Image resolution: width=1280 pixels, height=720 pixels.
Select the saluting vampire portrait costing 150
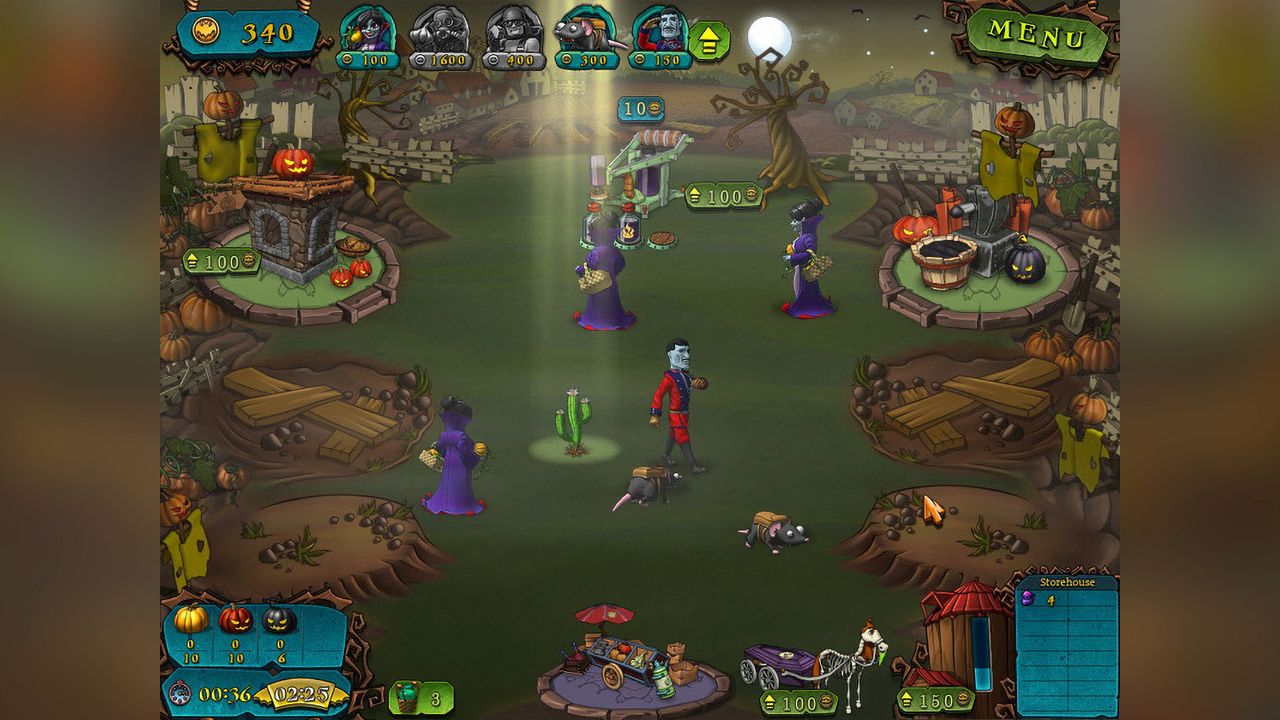pos(659,33)
